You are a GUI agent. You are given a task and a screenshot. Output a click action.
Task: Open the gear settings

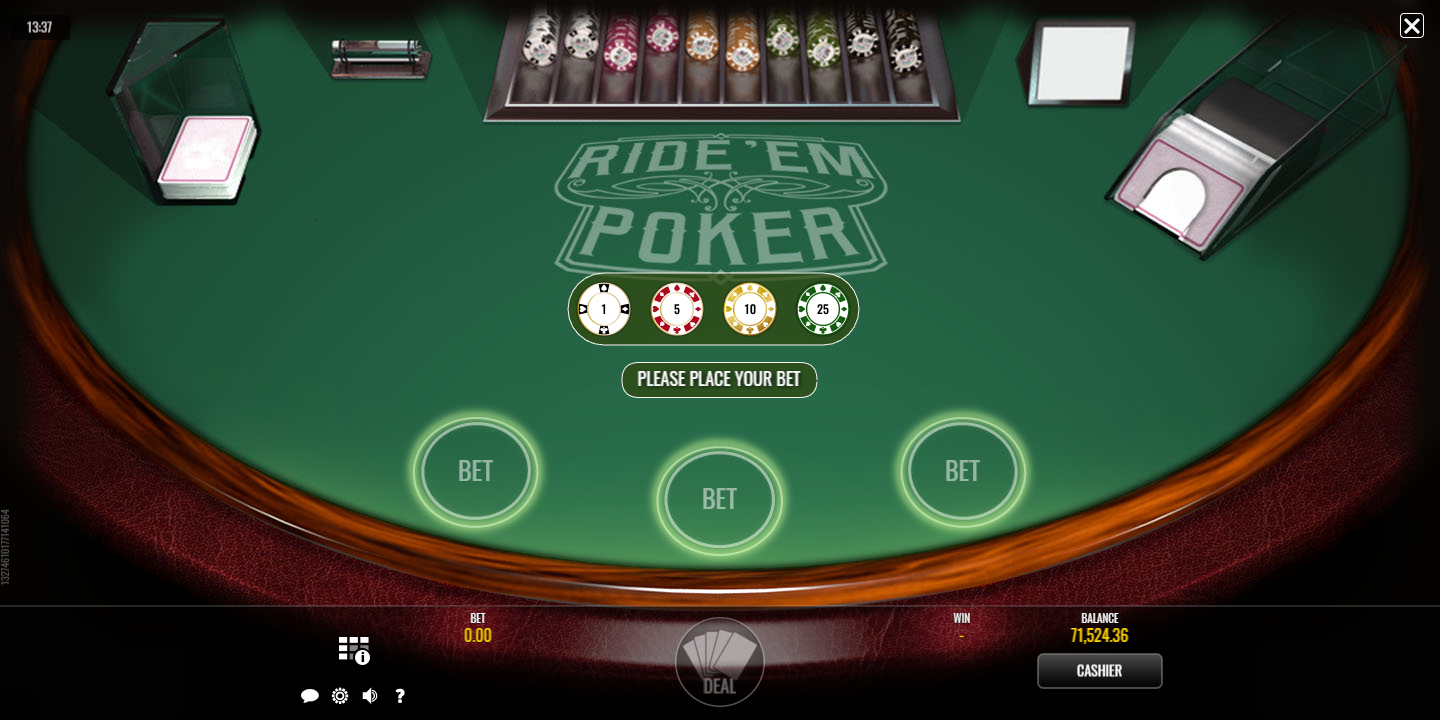click(x=340, y=696)
